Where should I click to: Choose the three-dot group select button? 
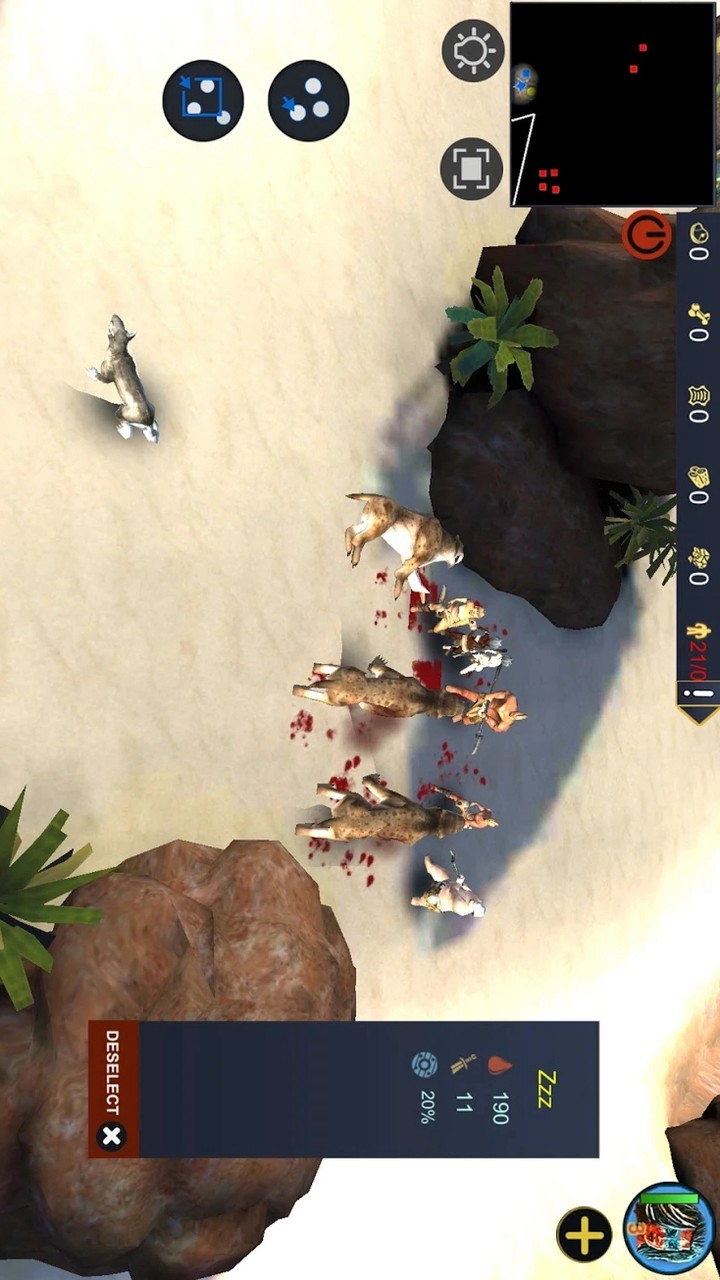(x=308, y=100)
